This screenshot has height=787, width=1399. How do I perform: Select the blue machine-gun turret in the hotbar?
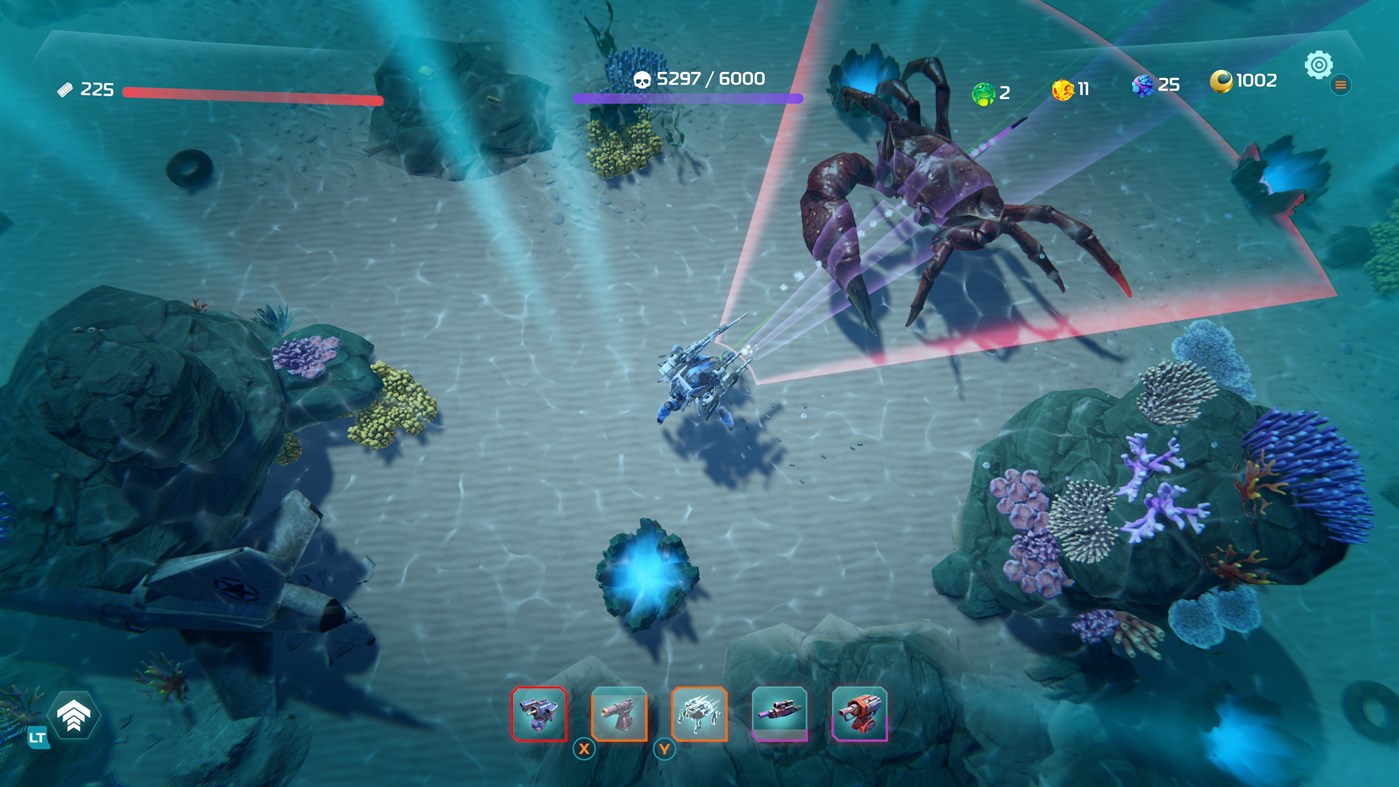[x=538, y=712]
